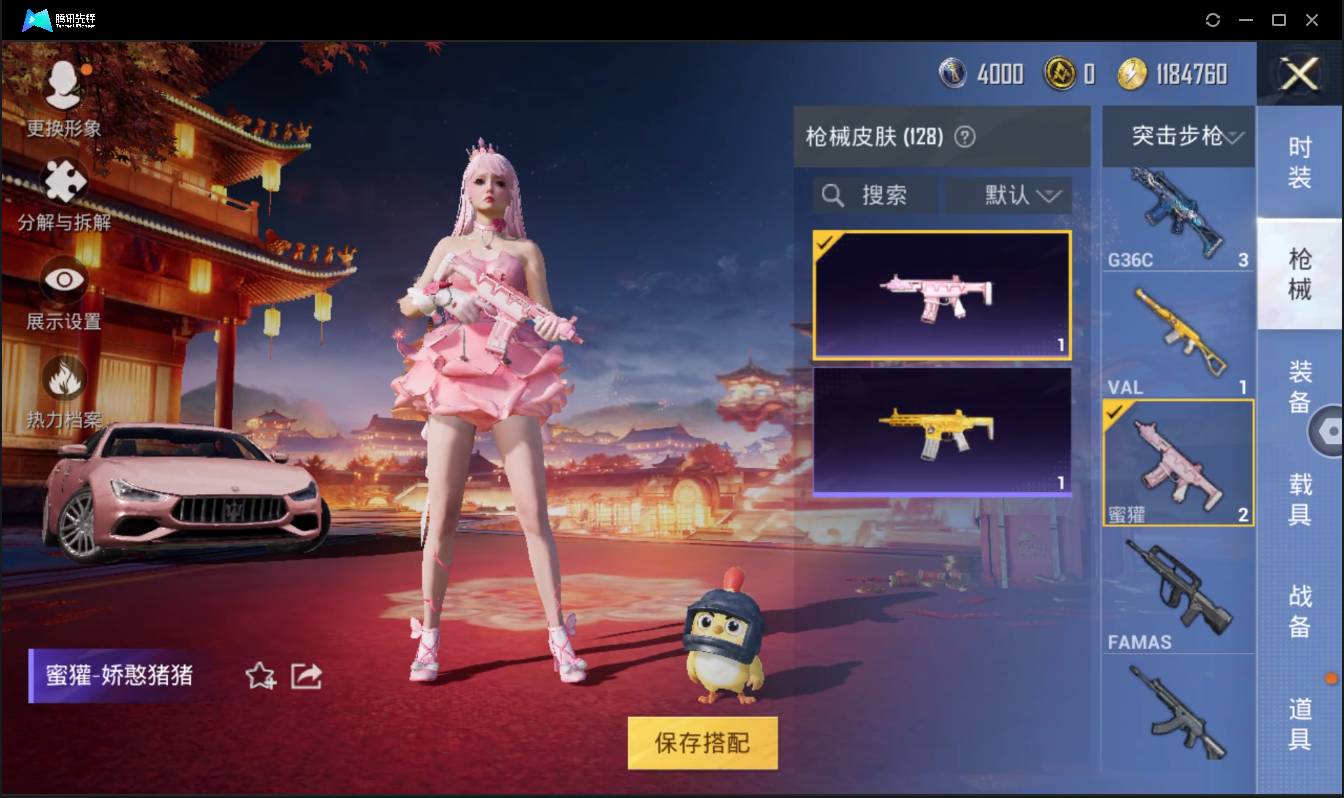Share the 蜜獾-娇憨猪猪 skin
Viewport: 1344px width, 798px height.
coord(305,676)
